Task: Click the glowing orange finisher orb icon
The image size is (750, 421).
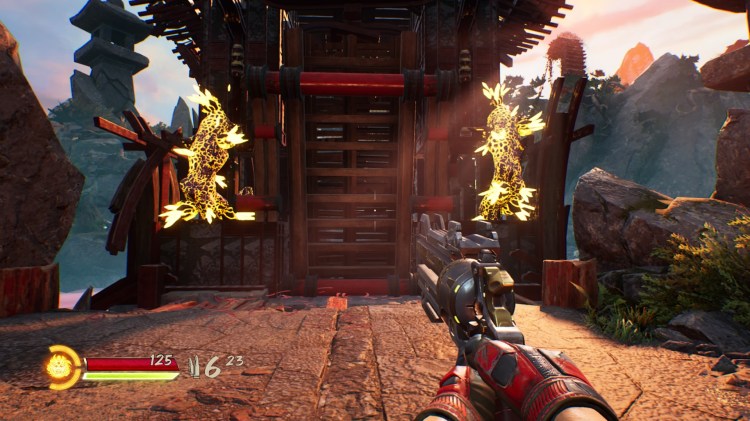Action: point(62,367)
